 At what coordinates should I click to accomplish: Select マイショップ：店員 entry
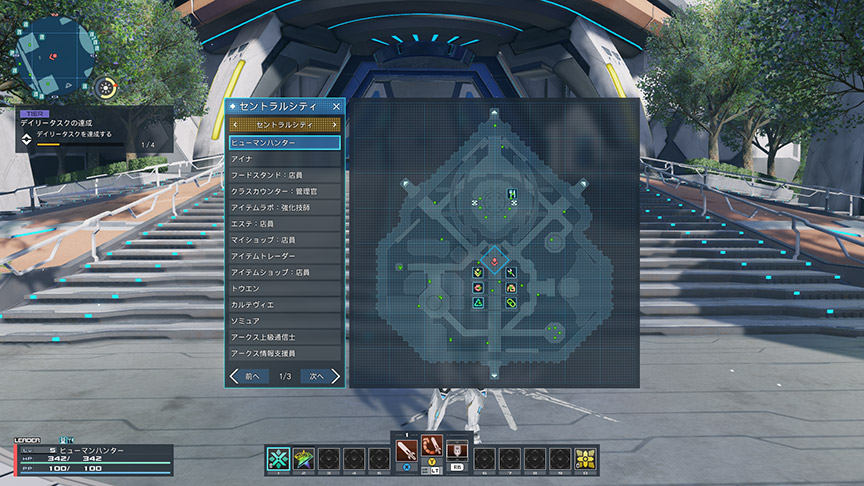pos(284,240)
